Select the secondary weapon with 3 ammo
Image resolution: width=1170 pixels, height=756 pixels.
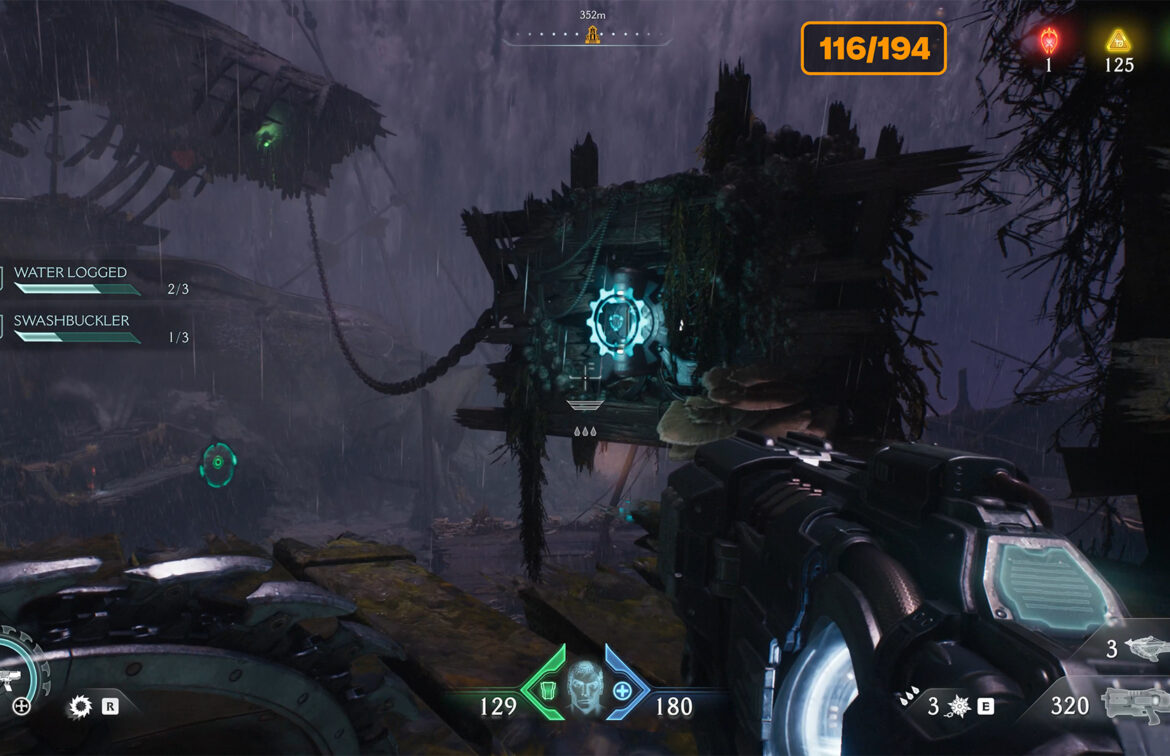[1146, 649]
